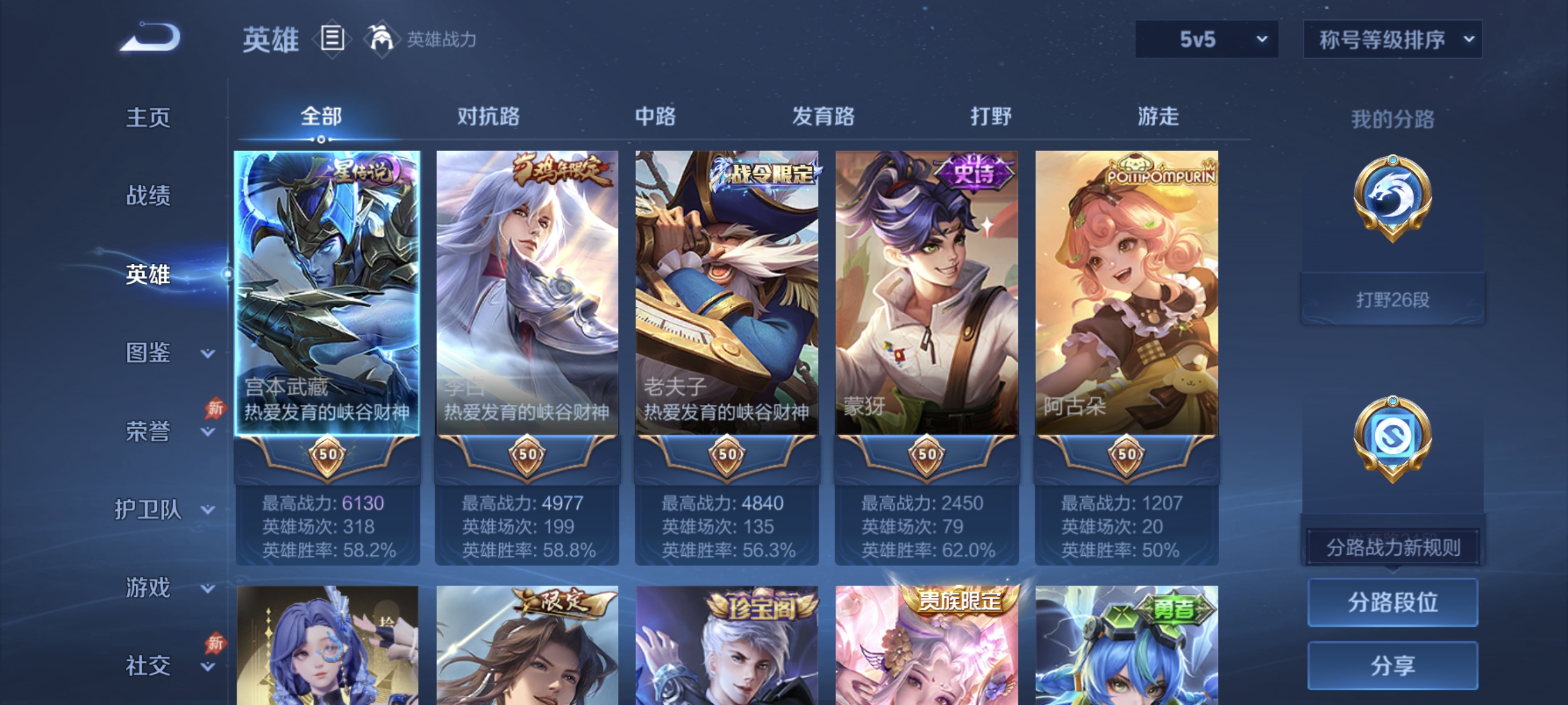The height and width of the screenshot is (705, 1568).
Task: Click the 分享 button
Action: pos(1394,666)
